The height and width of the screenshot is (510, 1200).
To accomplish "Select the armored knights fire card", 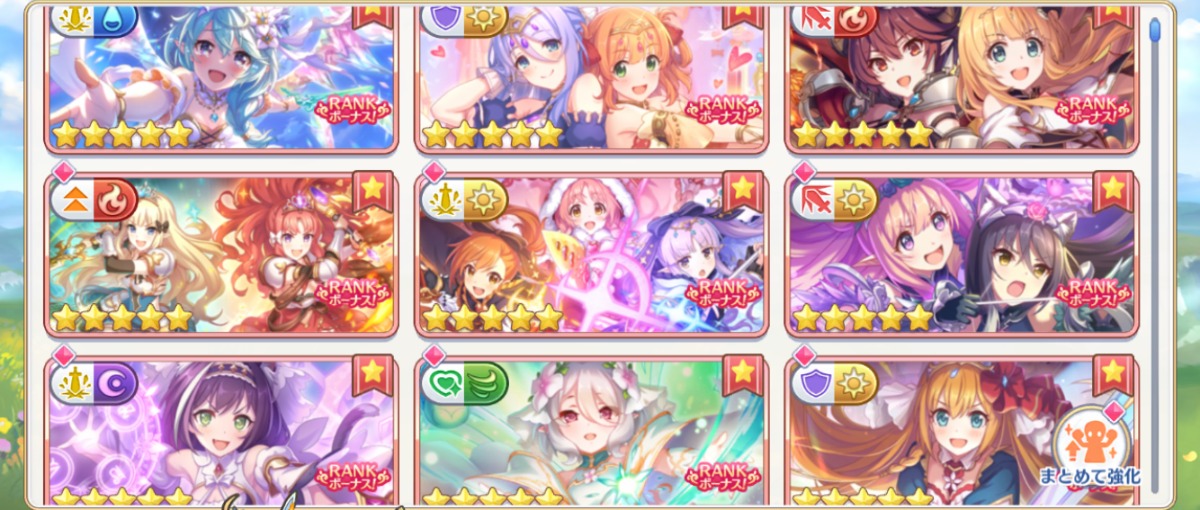I will (x=961, y=75).
